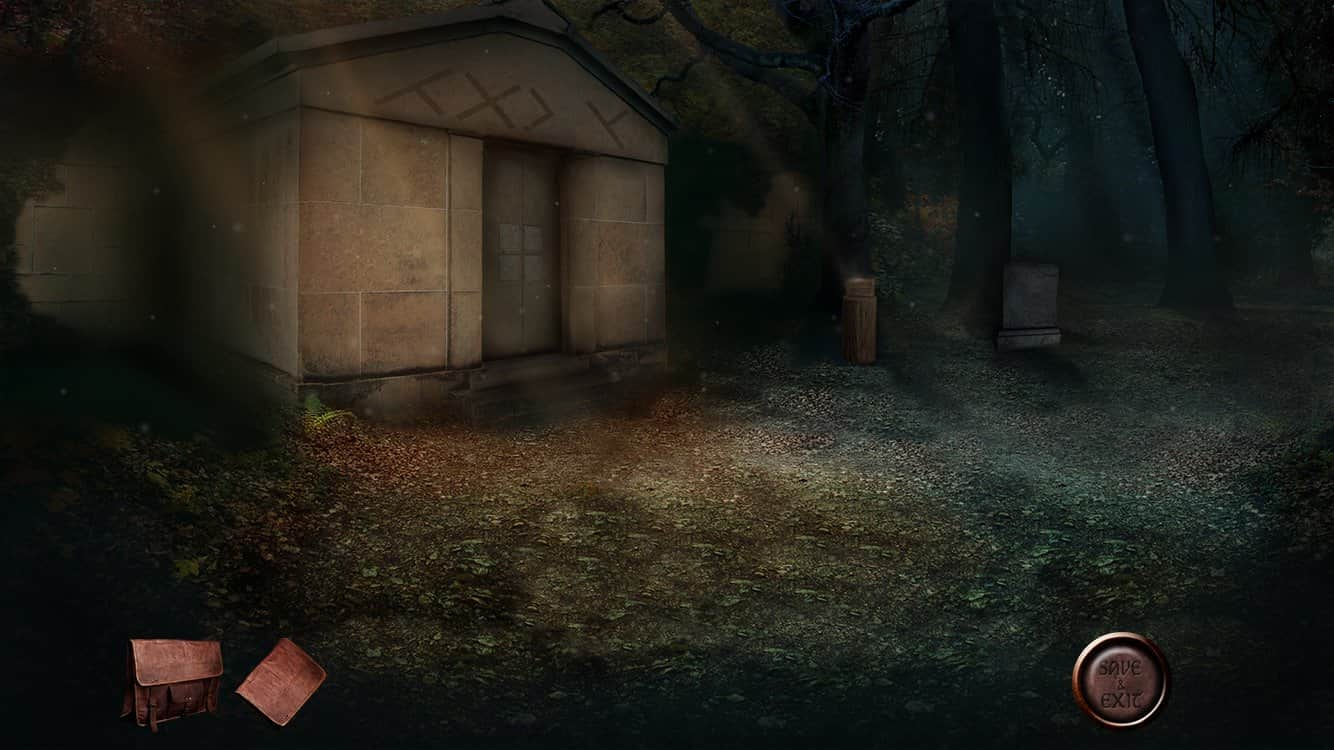Image resolution: width=1334 pixels, height=750 pixels.
Task: Search the leaf-covered ground in front
Action: [x=600, y=480]
